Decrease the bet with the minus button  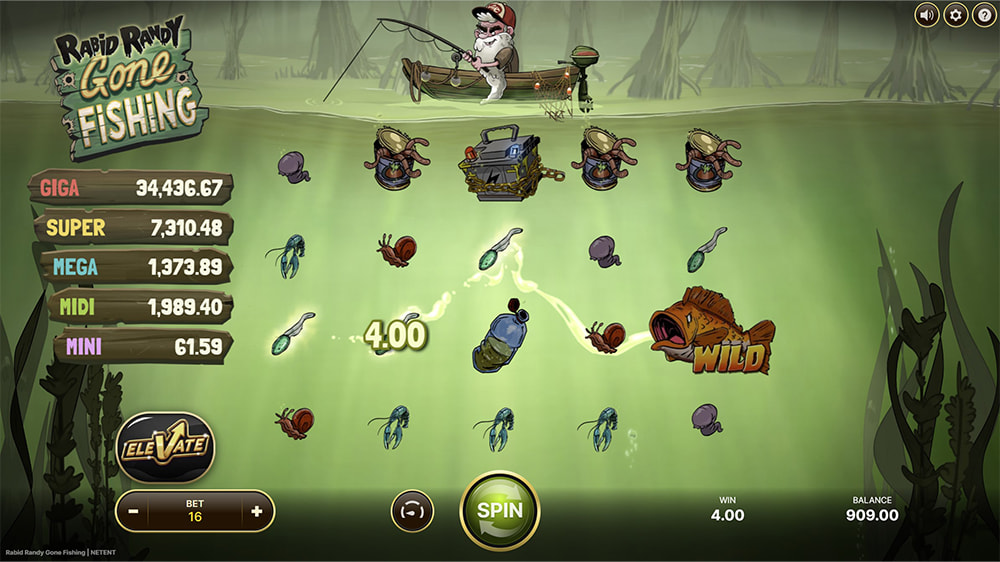[133, 511]
